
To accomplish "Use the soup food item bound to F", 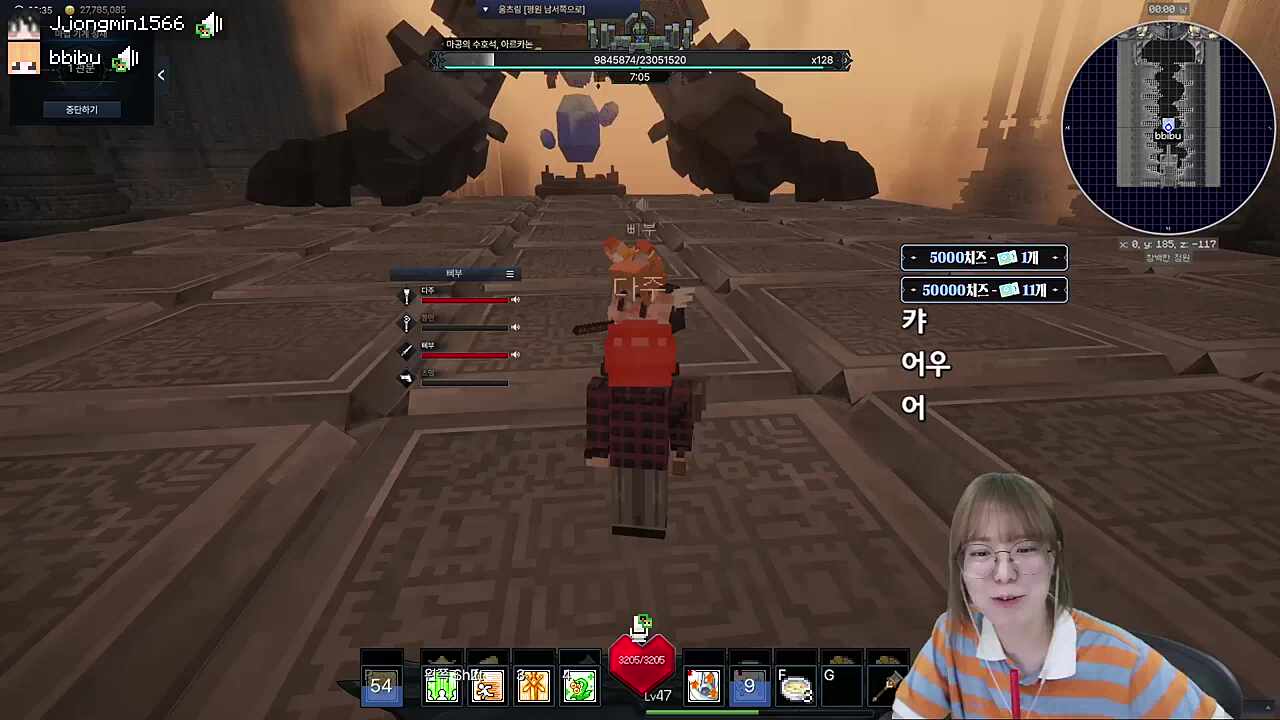I will [795, 686].
